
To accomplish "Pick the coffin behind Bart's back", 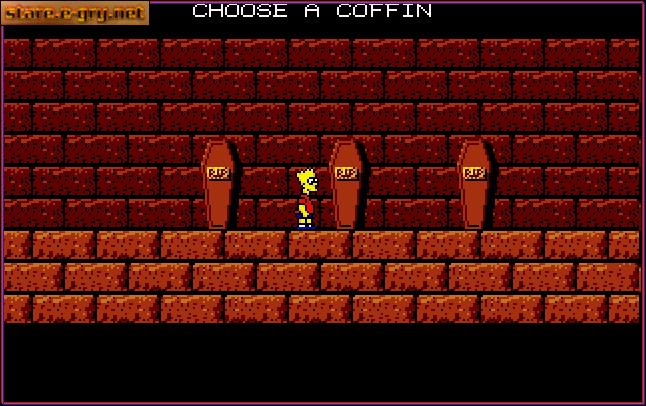I will tap(218, 184).
